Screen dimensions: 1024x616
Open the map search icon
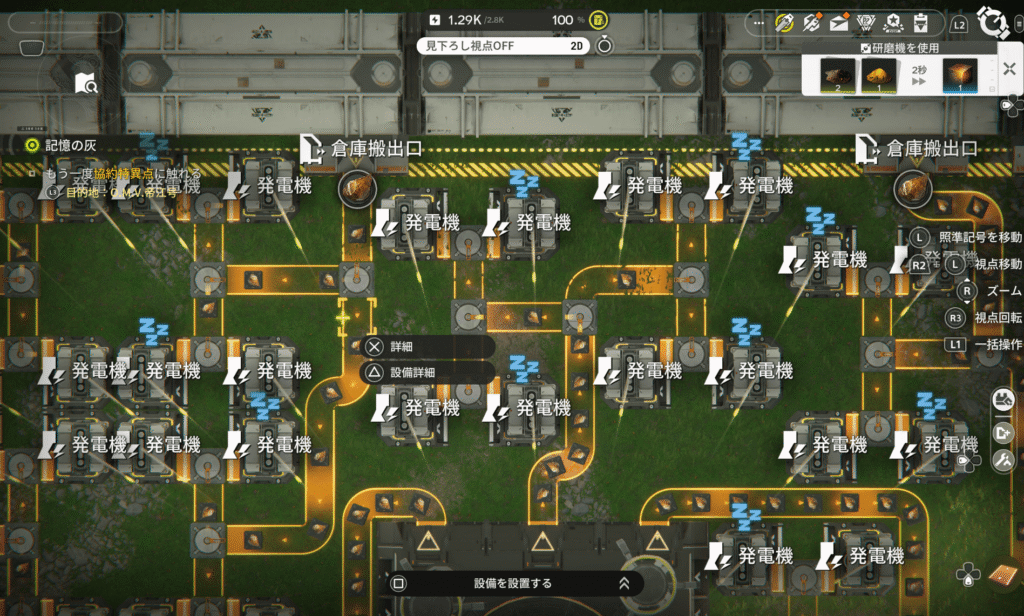[x=86, y=84]
